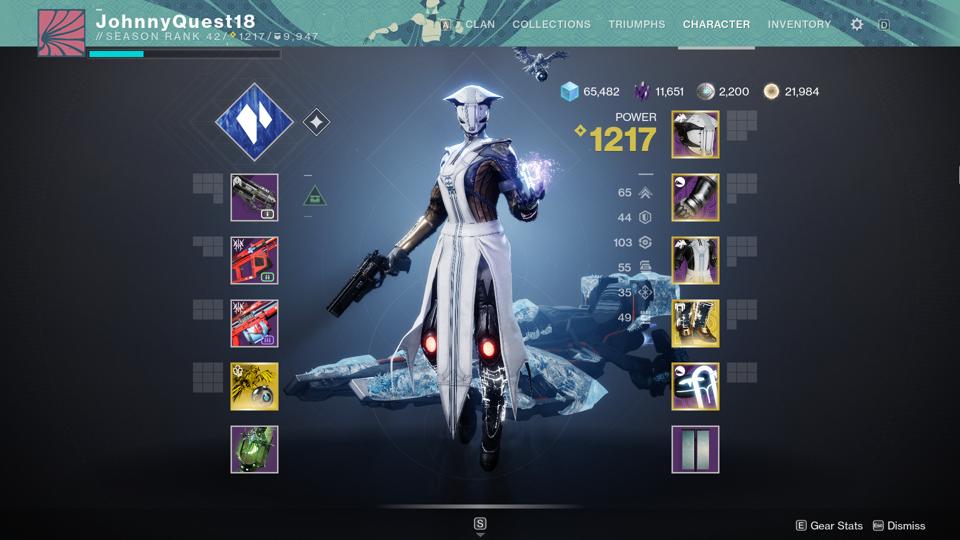Viewport: 960px width, 540px height.
Task: Select the purple banner slot under armor
Action: point(695,449)
